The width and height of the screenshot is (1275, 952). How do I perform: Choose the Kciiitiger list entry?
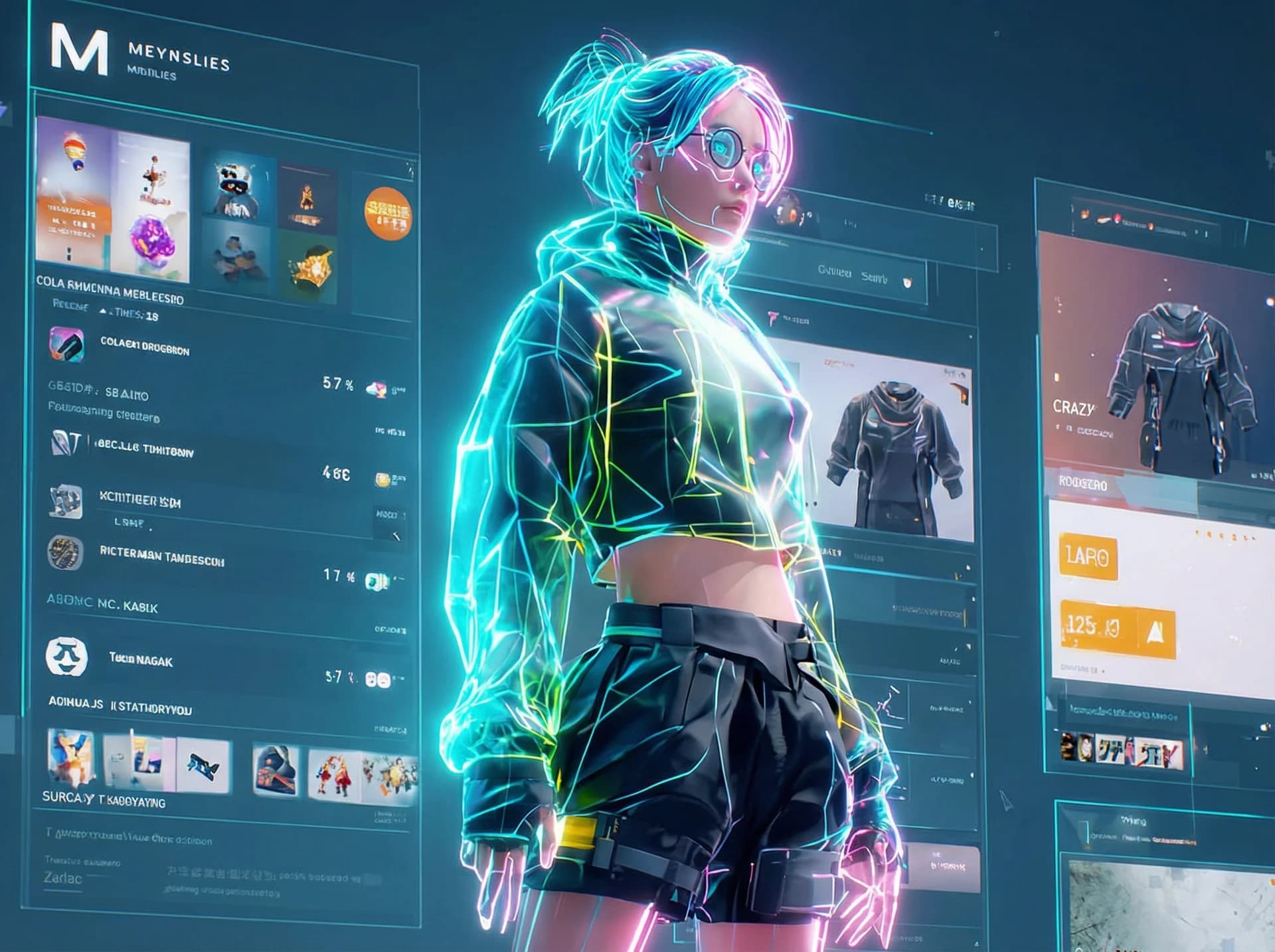tap(139, 500)
